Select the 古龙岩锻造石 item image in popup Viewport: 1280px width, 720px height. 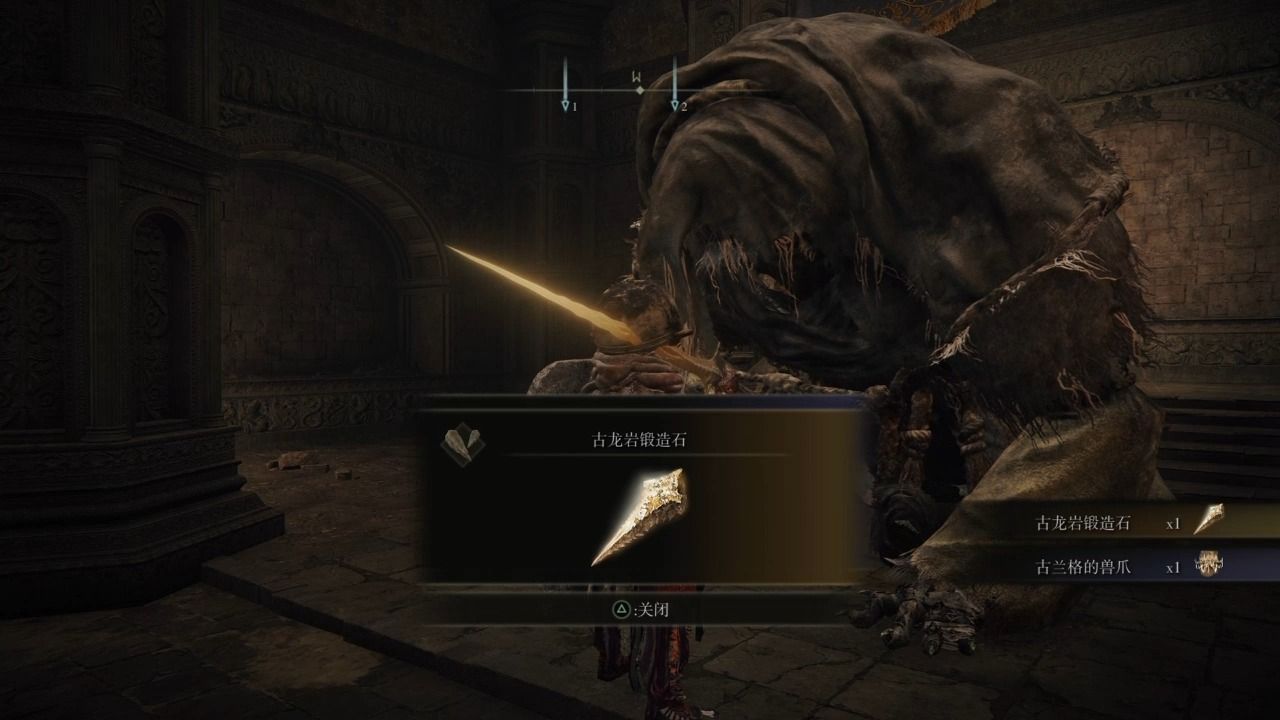tap(639, 517)
